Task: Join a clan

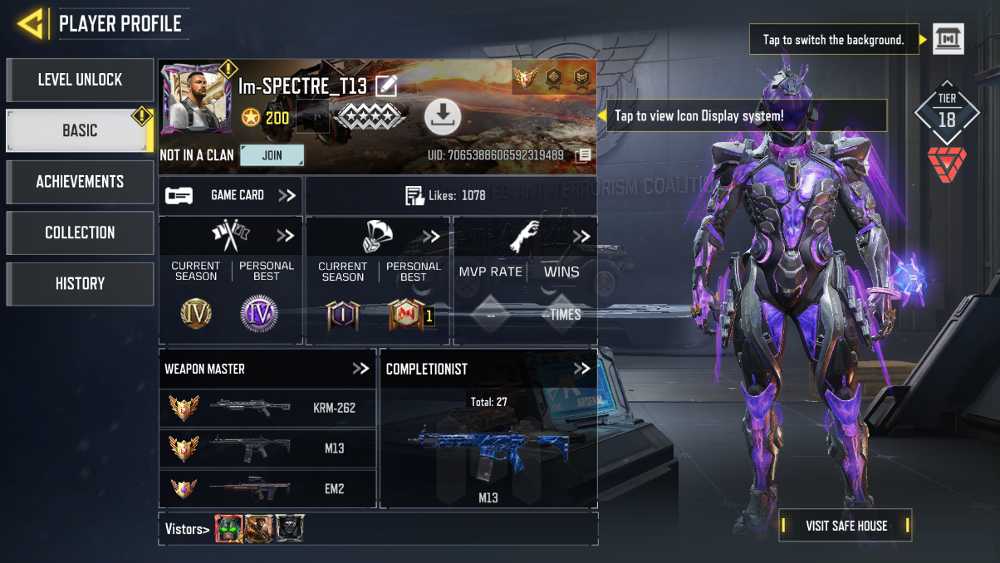Action: pyautogui.click(x=272, y=156)
